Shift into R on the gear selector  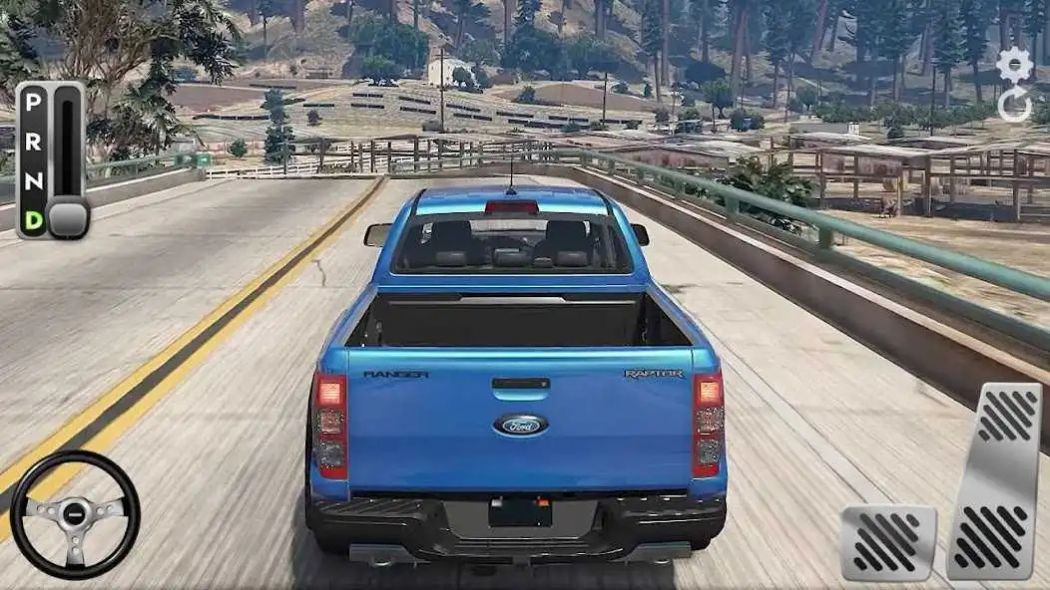click(34, 141)
